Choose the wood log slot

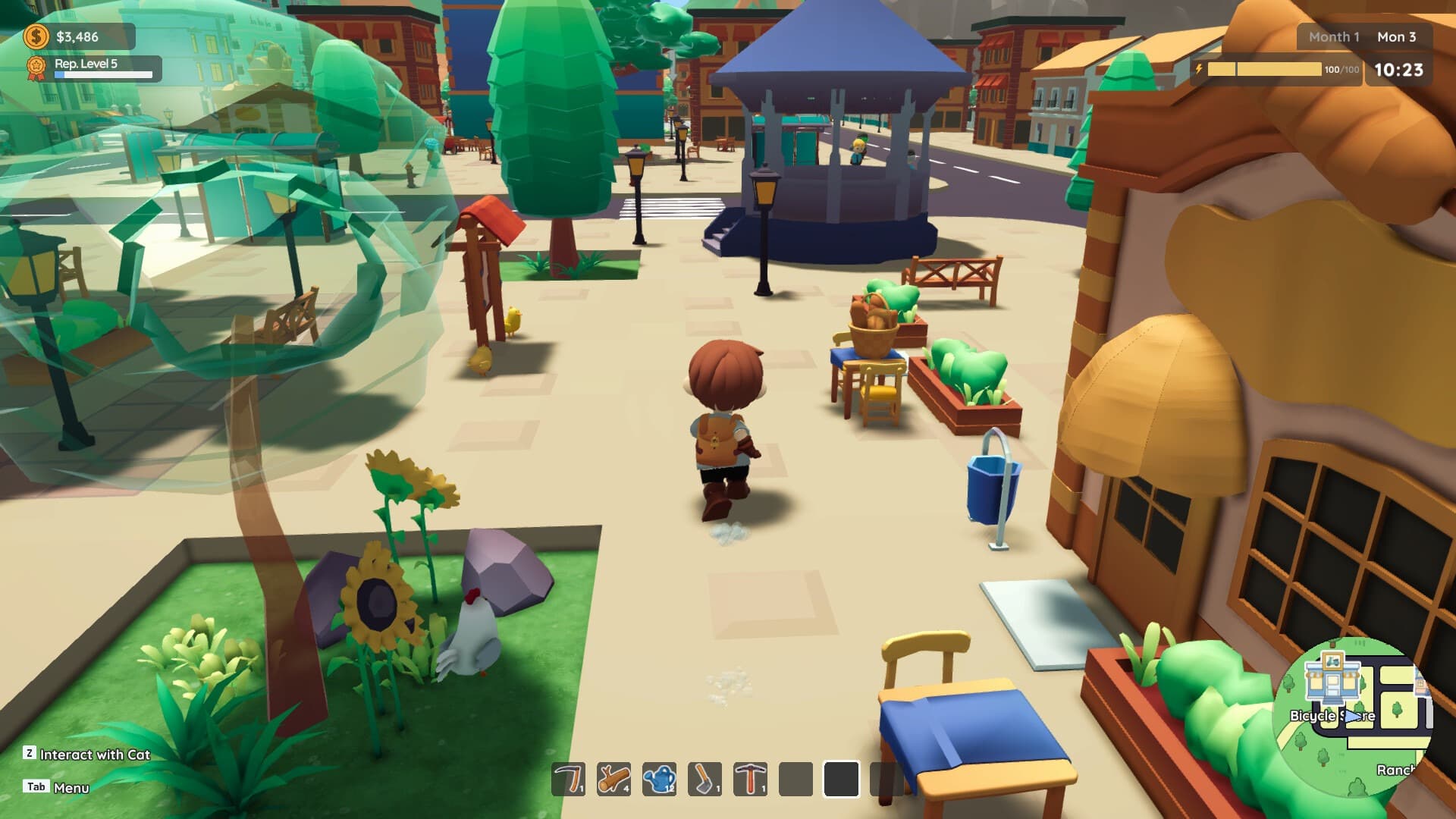613,779
